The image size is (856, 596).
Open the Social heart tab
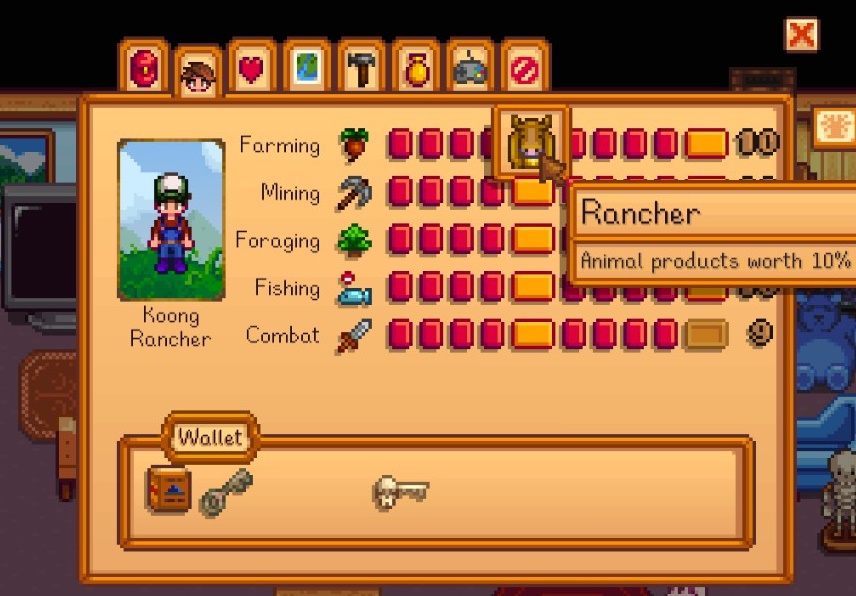(x=252, y=68)
